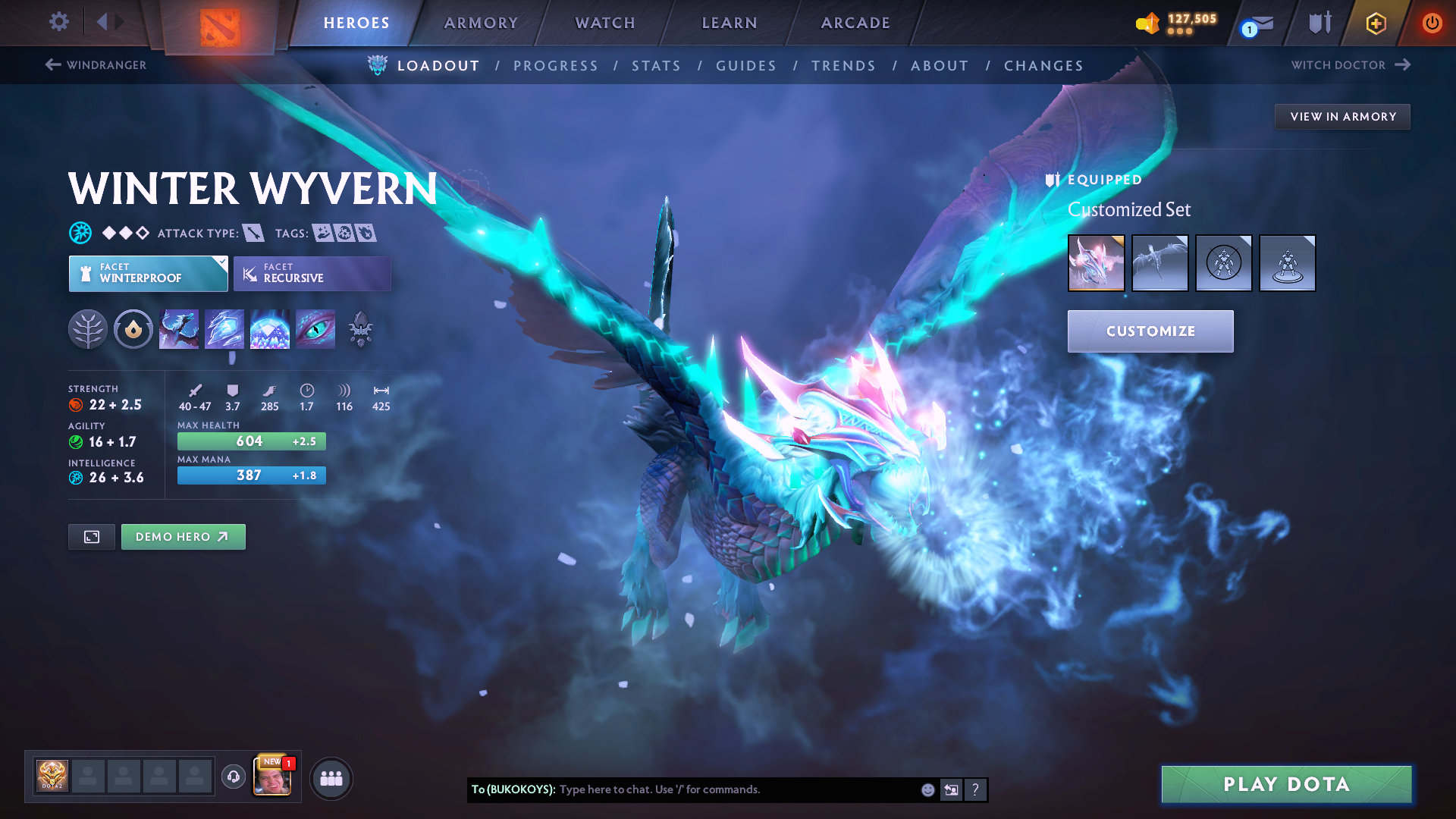Open the Dota Plus hexagon icon
Image resolution: width=1456 pixels, height=819 pixels.
pos(1375,23)
